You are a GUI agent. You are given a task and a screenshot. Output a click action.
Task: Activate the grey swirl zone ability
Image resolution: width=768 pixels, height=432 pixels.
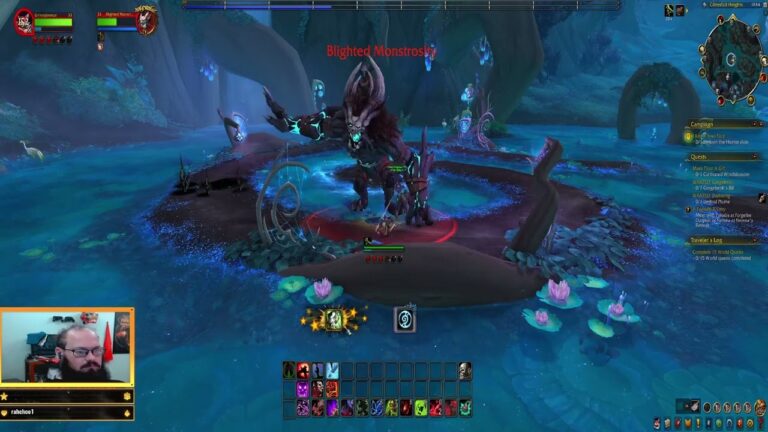(x=404, y=319)
